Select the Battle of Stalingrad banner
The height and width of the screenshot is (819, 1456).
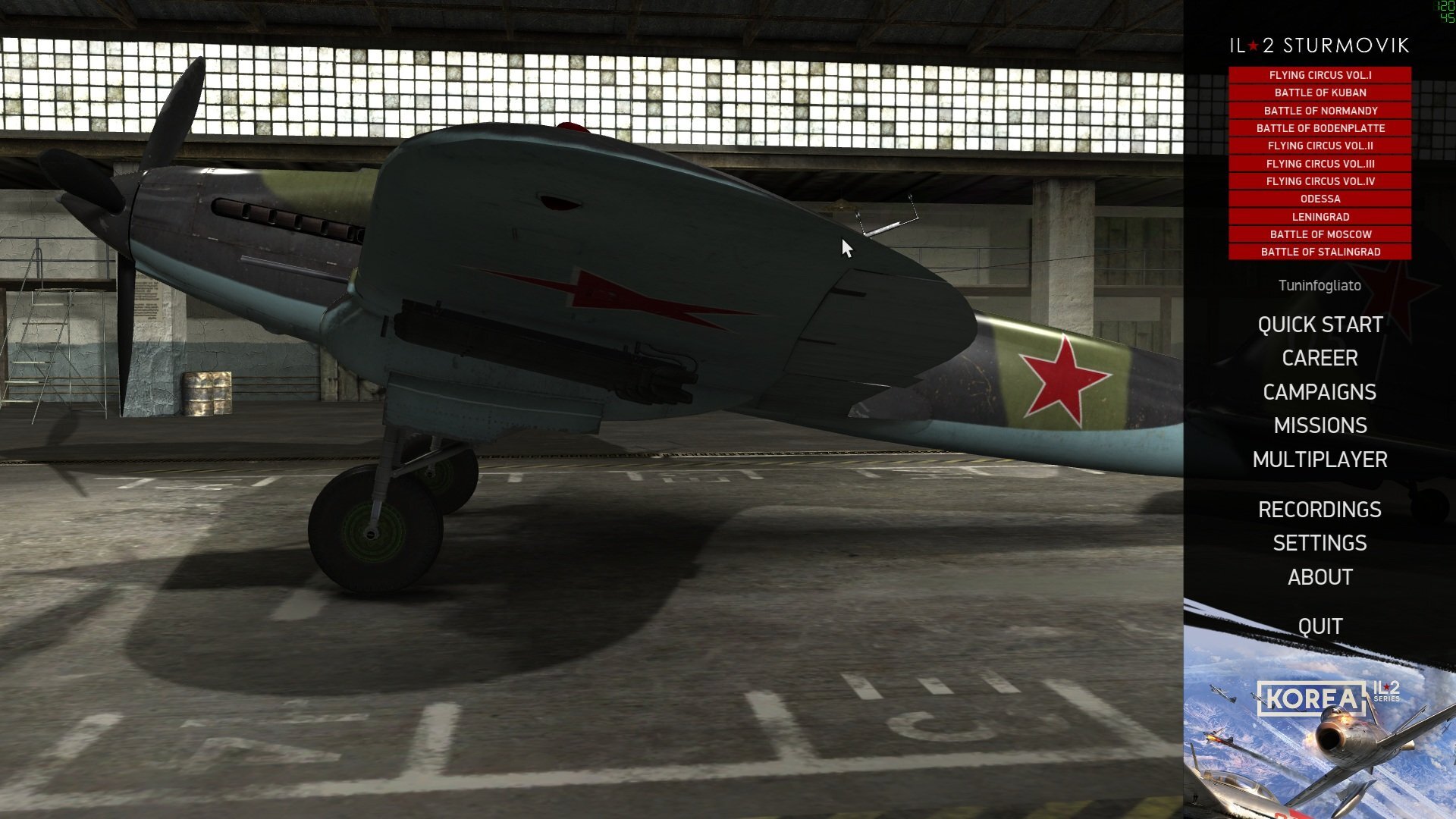(1321, 252)
